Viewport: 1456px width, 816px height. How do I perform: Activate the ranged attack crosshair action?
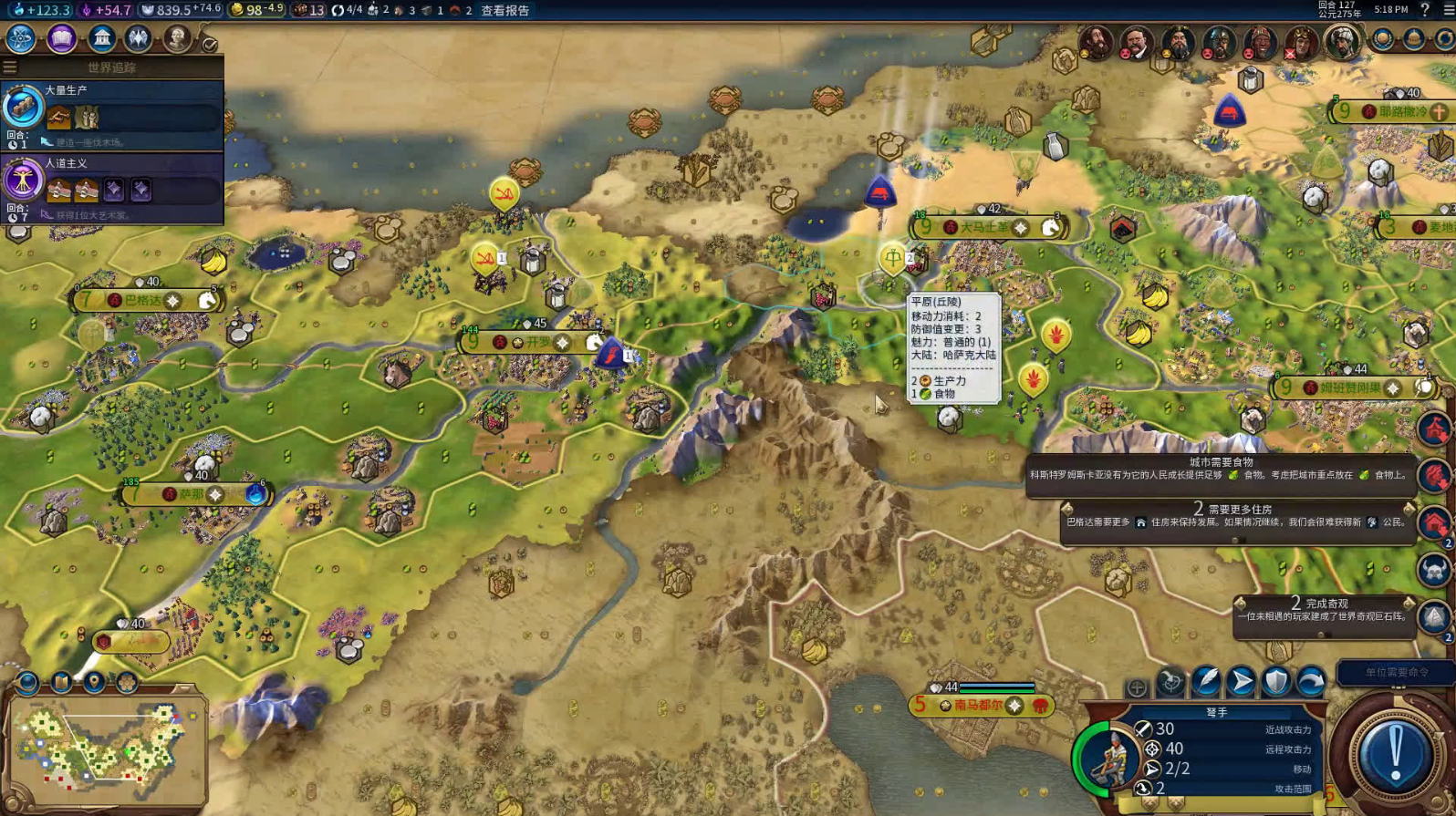[x=1171, y=681]
